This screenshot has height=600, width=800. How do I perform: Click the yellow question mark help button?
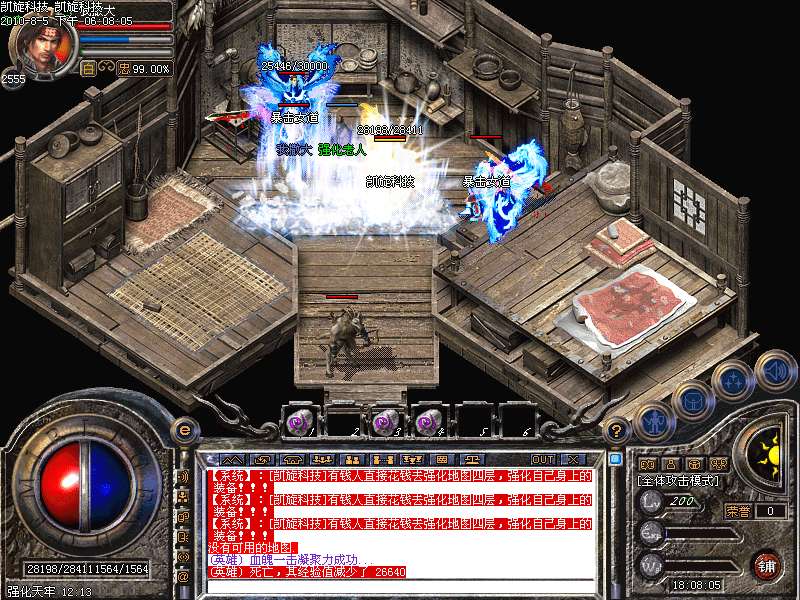click(618, 431)
